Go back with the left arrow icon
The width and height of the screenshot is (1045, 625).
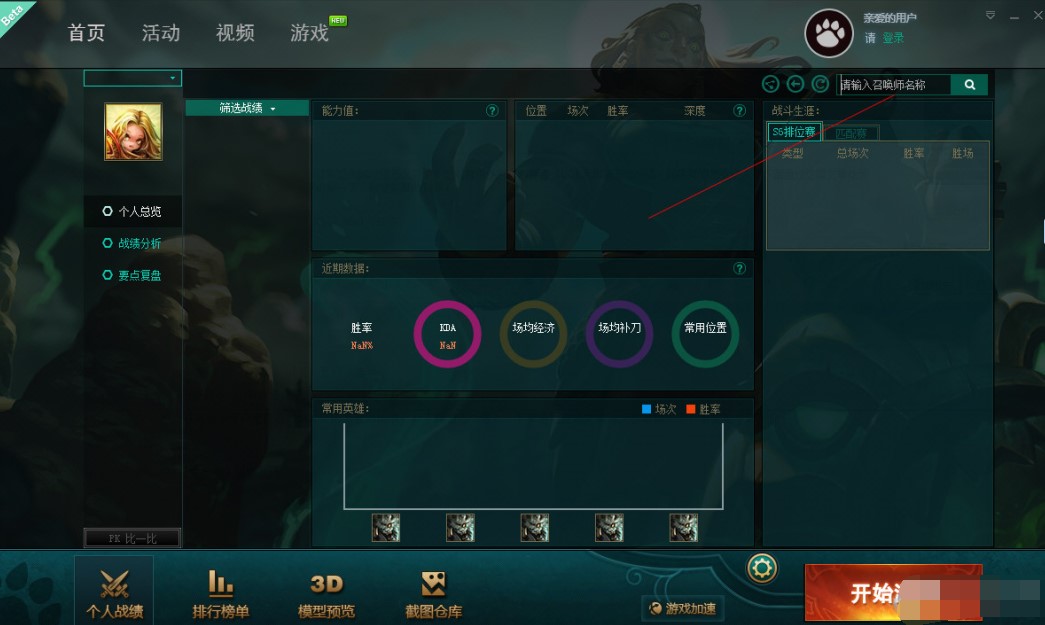click(795, 85)
